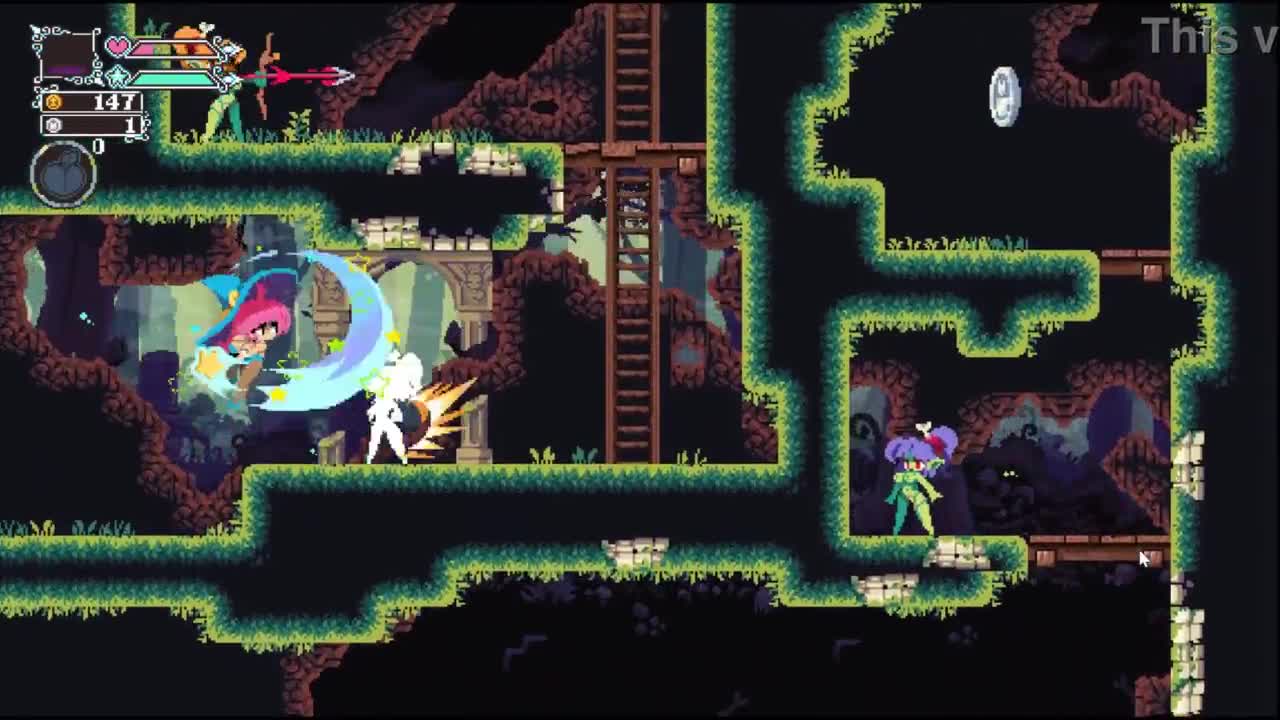
Task: Click the ornate character portrait frame
Action: (66, 55)
